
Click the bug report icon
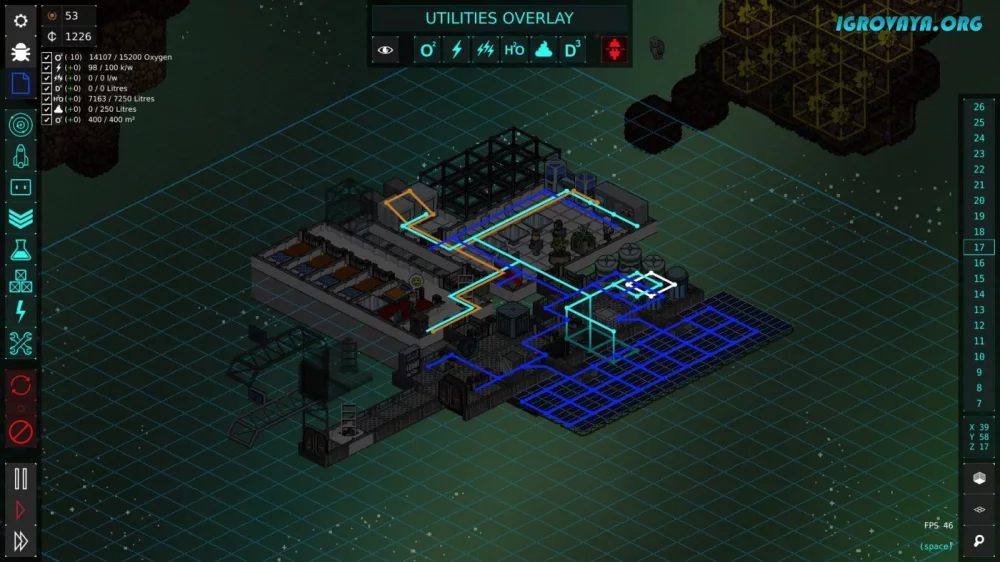[x=20, y=52]
